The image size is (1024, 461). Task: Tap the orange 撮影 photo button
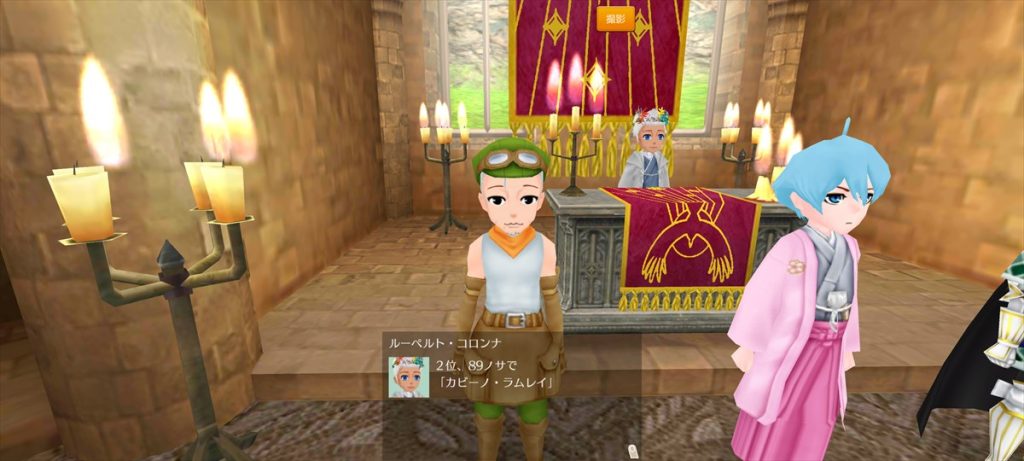tap(615, 18)
